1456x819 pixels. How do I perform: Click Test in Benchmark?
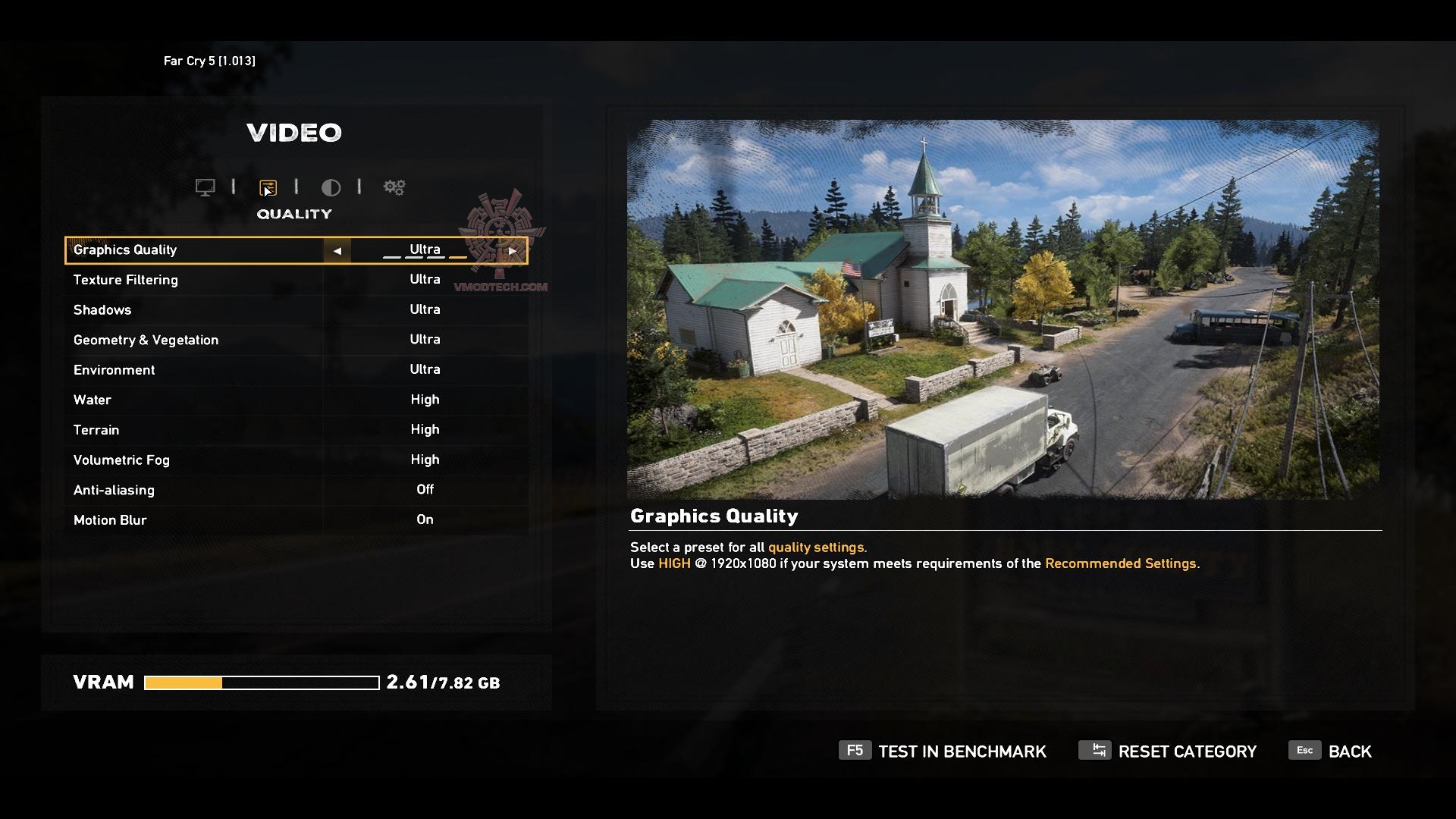tap(943, 752)
